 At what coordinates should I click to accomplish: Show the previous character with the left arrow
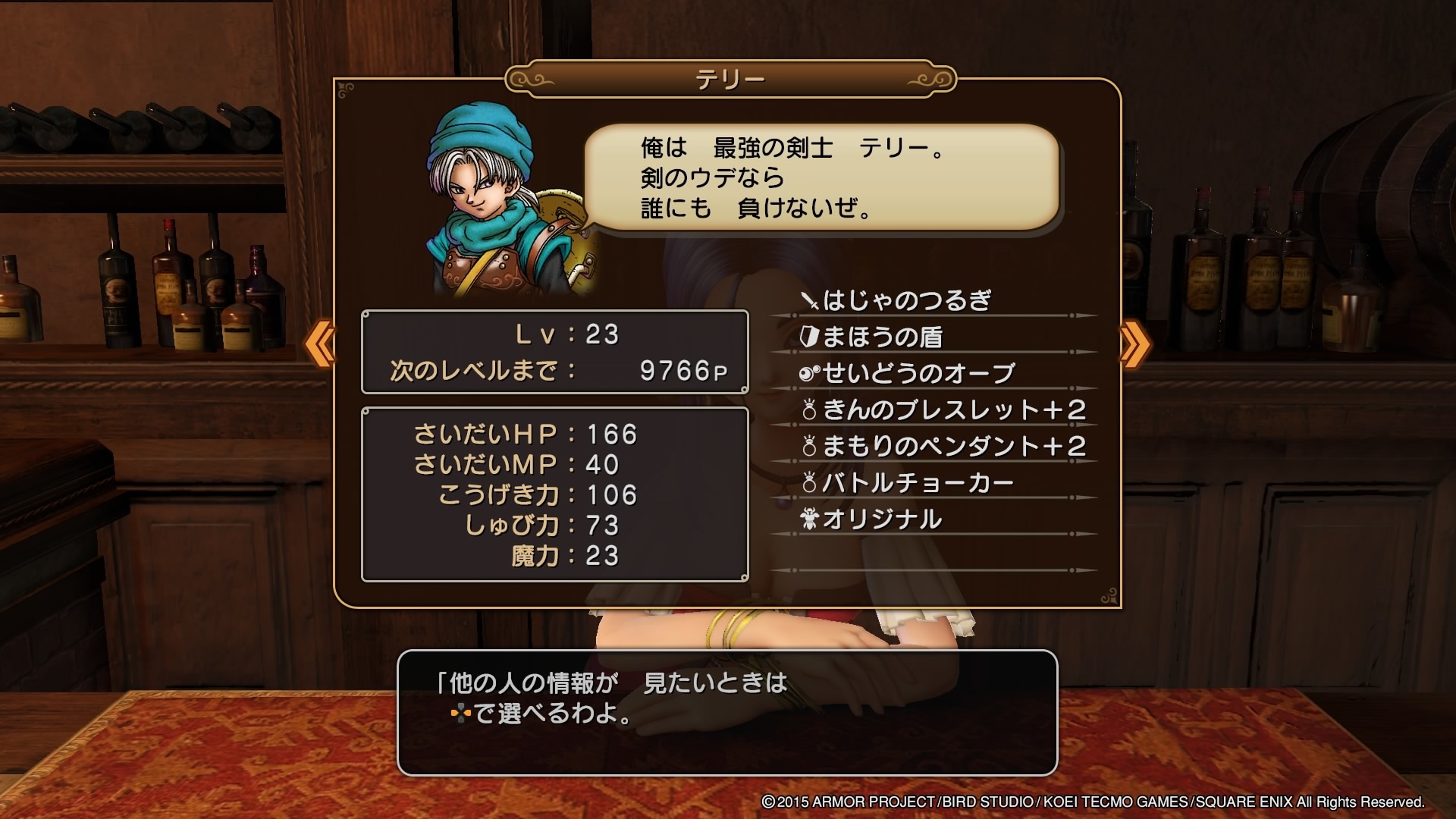pos(320,344)
